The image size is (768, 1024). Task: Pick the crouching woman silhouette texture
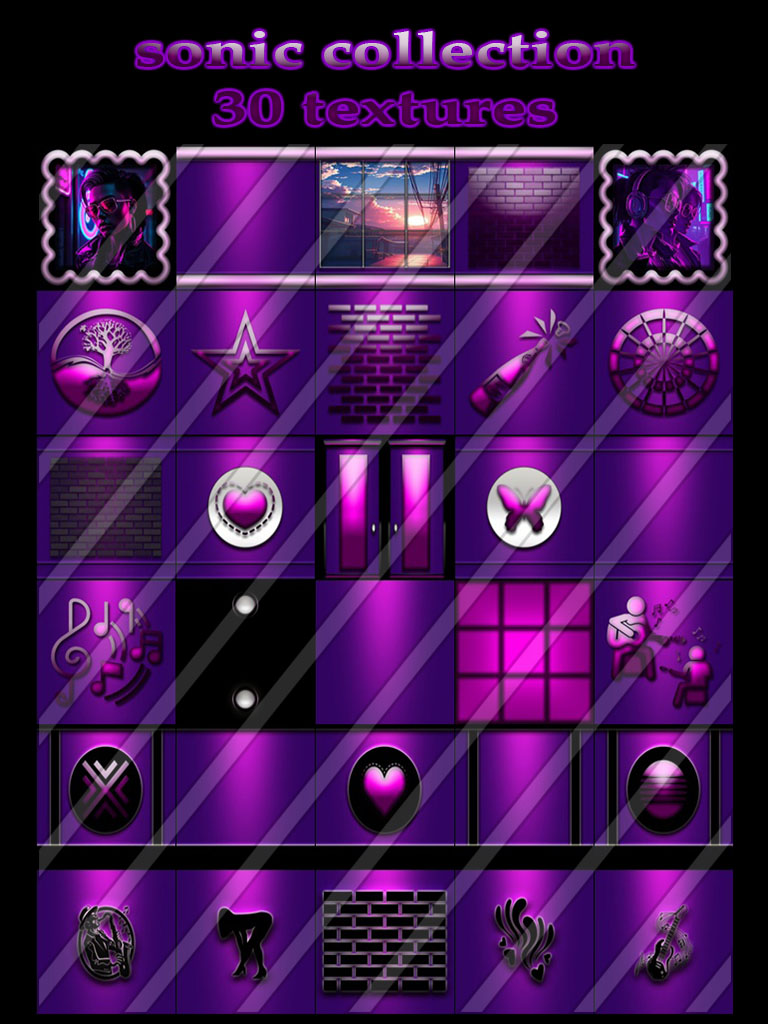tap(245, 940)
